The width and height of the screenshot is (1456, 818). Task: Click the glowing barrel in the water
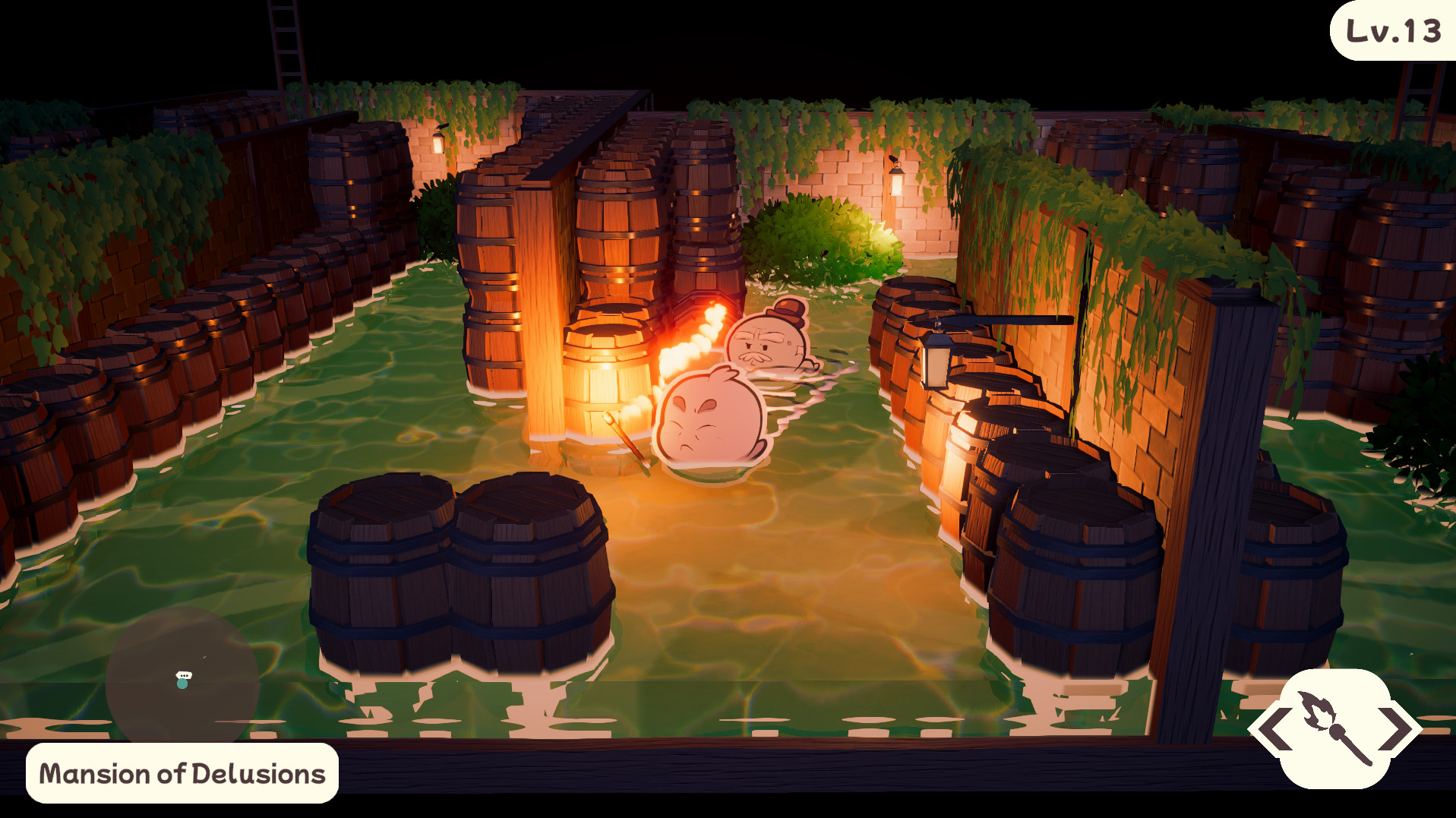608,380
